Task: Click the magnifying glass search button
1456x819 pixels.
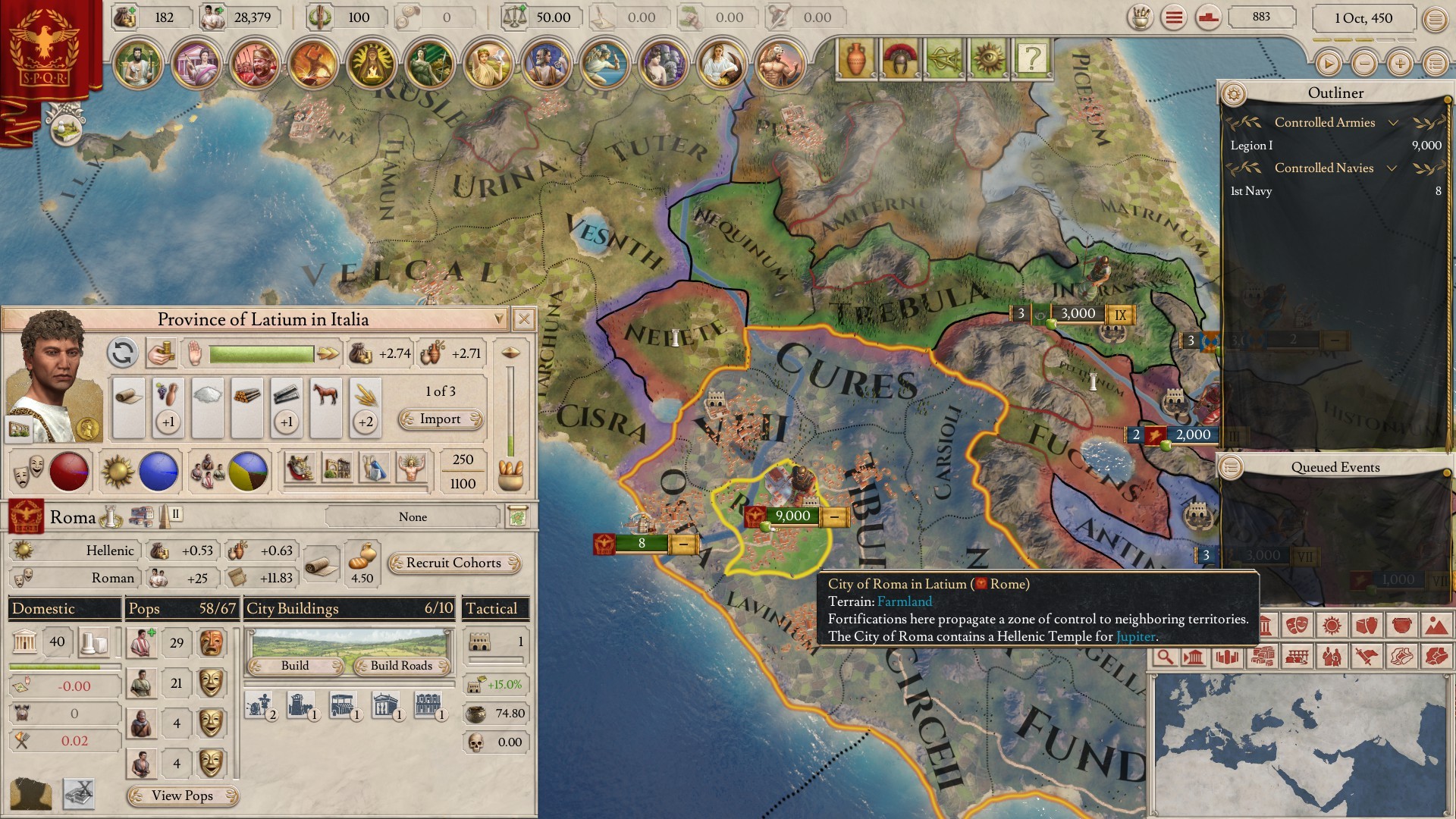Action: (x=1165, y=657)
